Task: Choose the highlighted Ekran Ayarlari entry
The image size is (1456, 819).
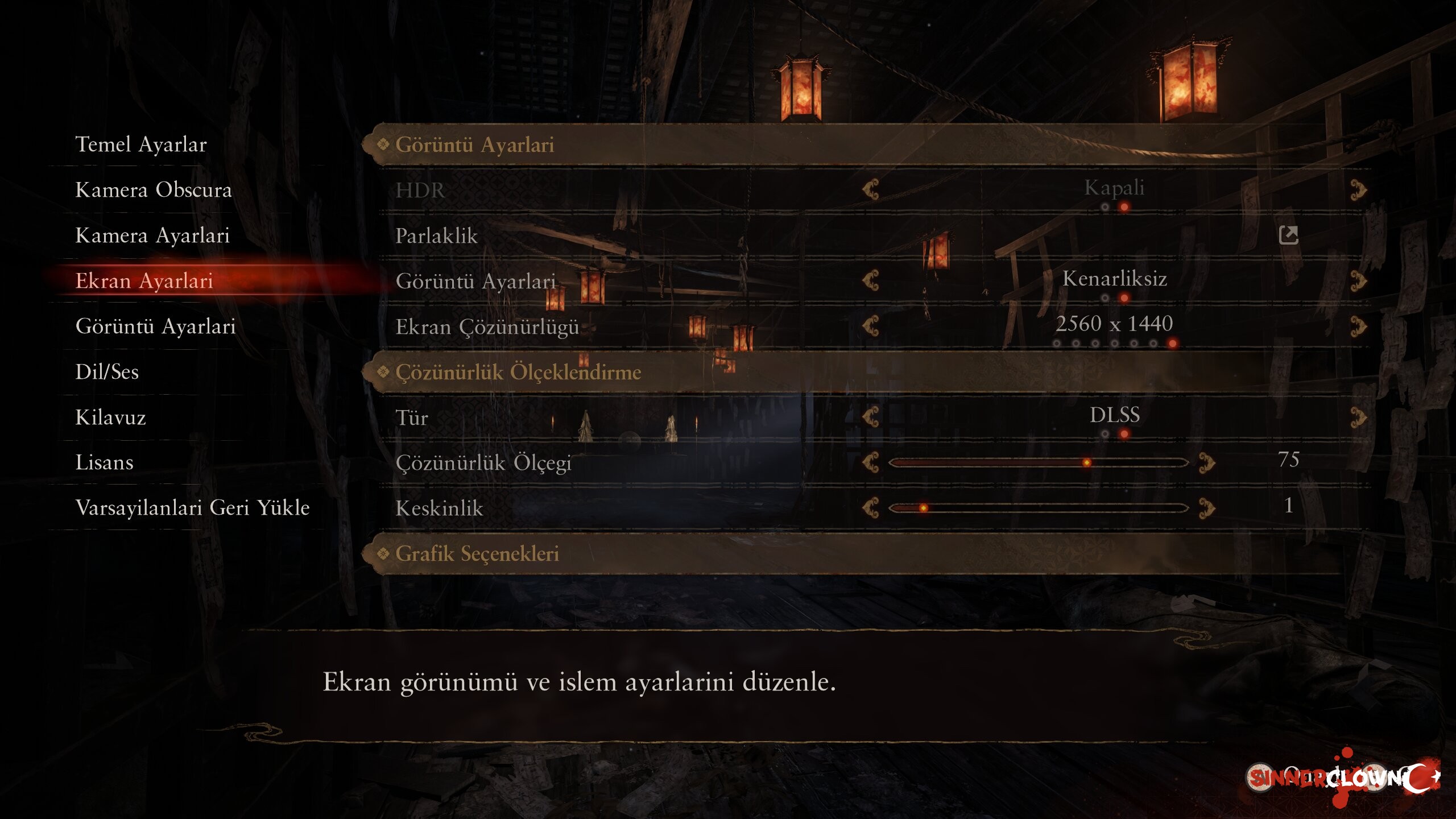Action: pos(144,281)
